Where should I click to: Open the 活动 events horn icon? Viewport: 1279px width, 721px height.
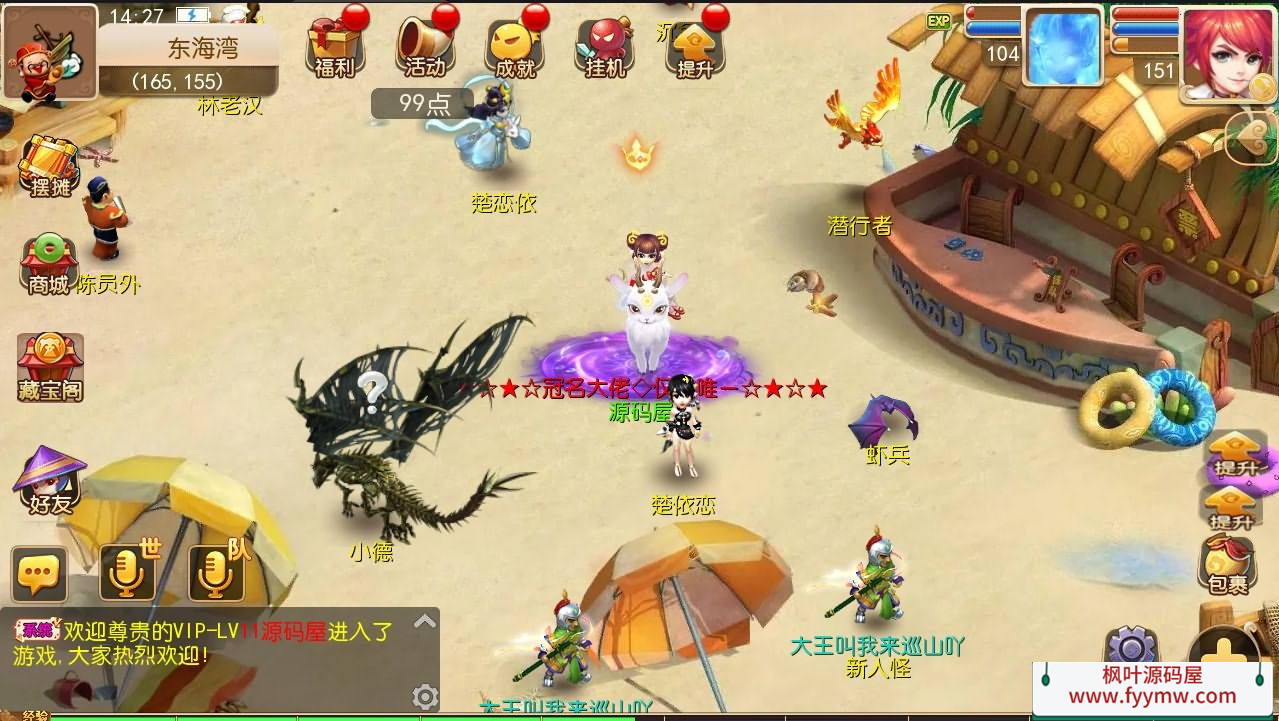click(424, 45)
